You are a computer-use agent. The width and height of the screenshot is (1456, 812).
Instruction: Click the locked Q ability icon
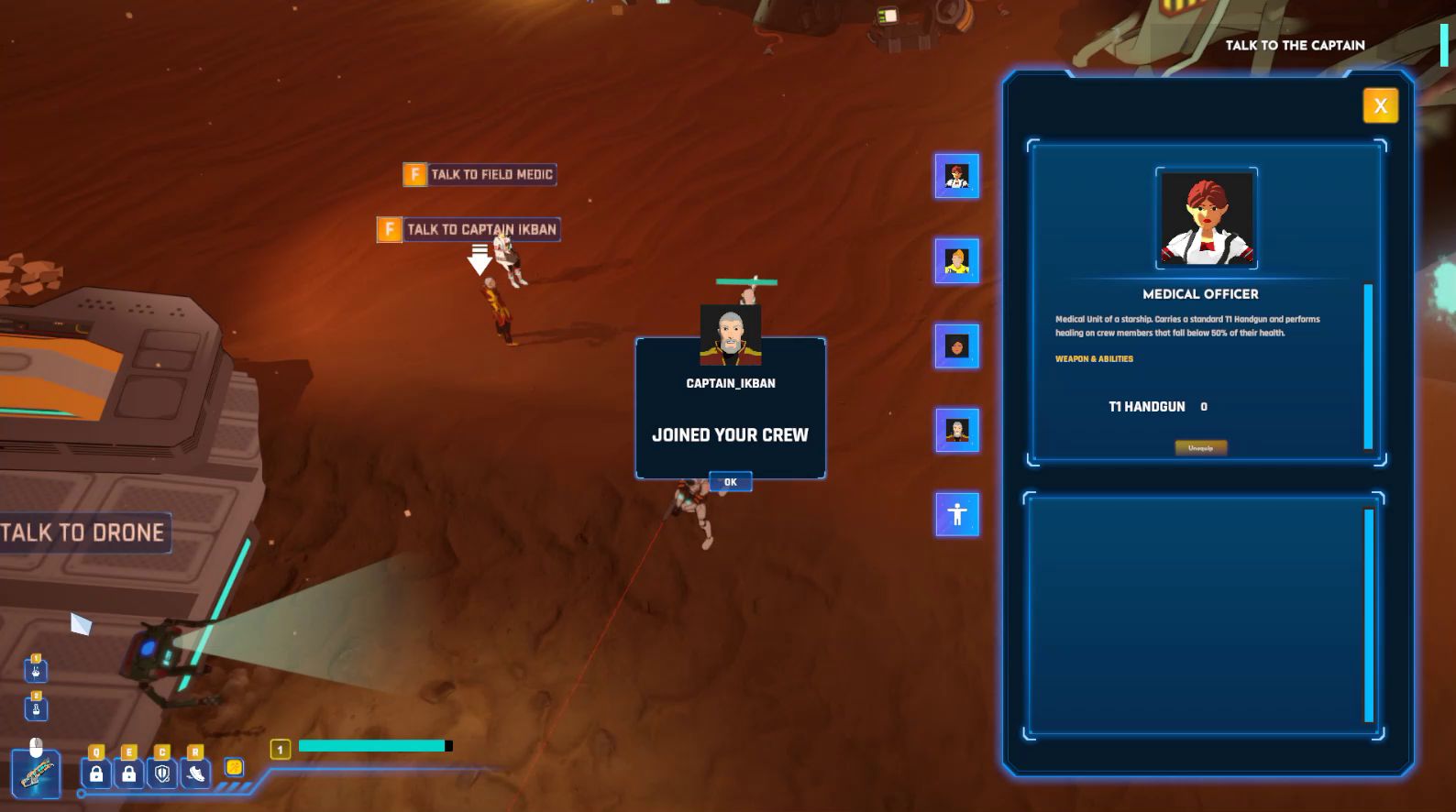coord(94,774)
